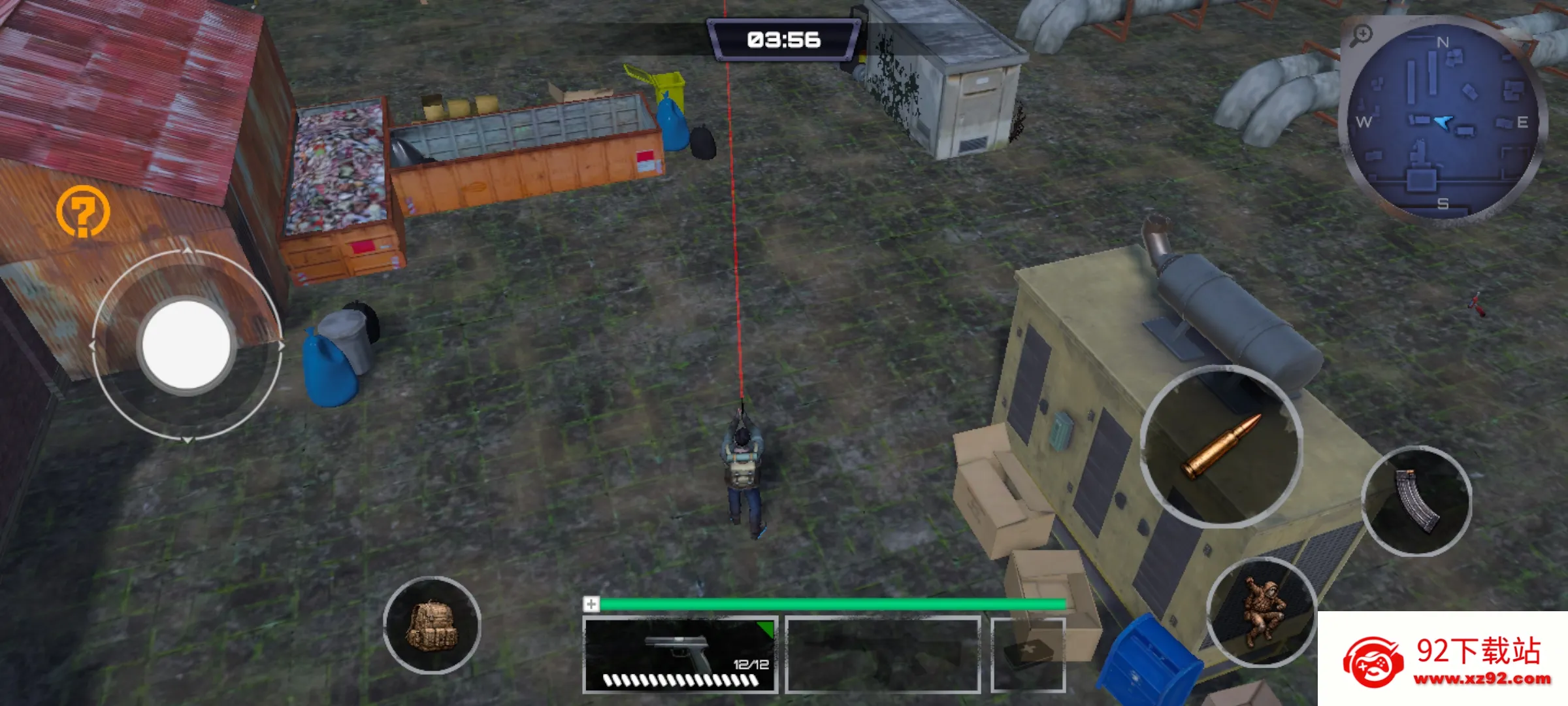Toggle crouch with the crouching soldier icon
Viewport: 1568px width, 706px height.
pos(1262,612)
